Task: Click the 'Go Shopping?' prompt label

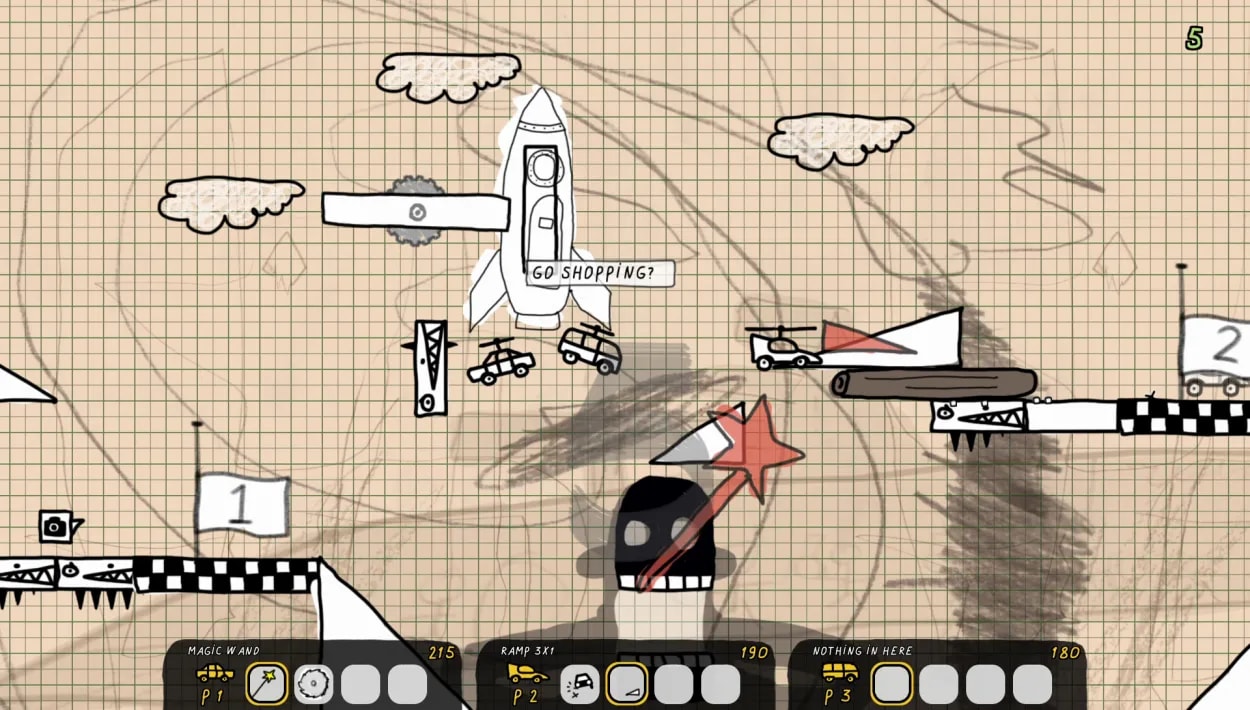Action: (x=600, y=273)
